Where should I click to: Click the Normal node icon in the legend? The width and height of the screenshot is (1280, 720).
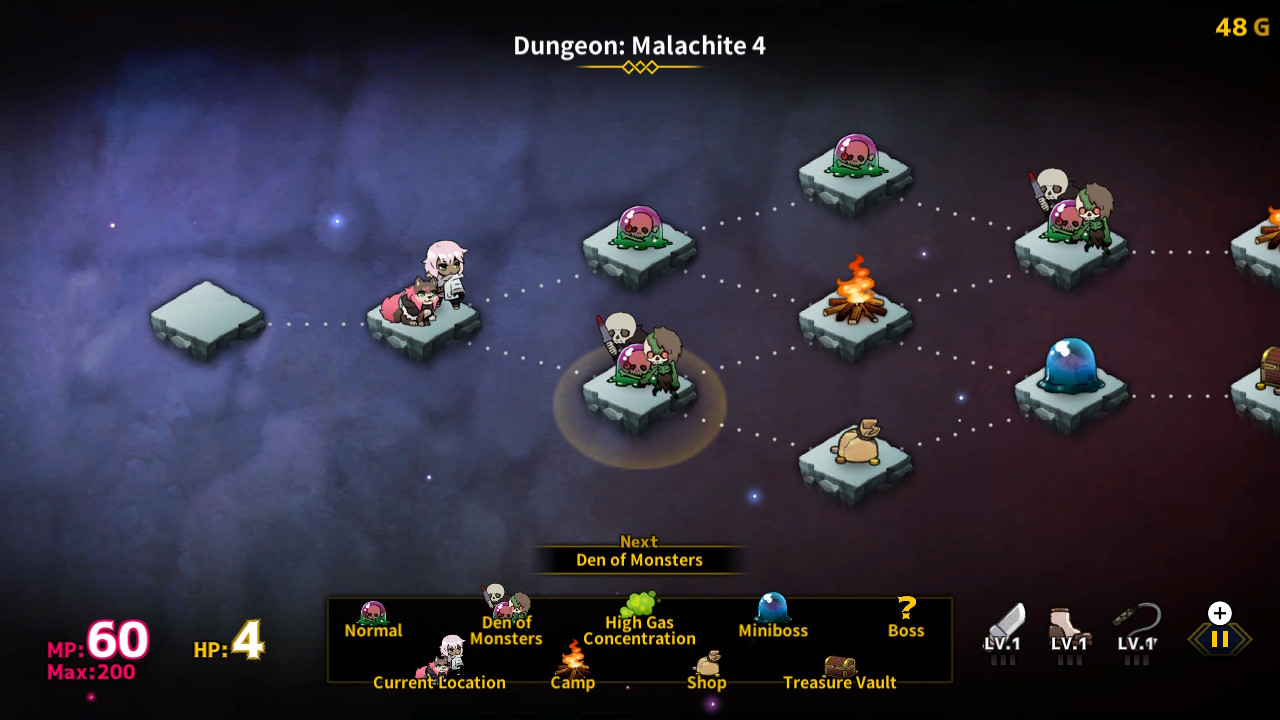(374, 612)
